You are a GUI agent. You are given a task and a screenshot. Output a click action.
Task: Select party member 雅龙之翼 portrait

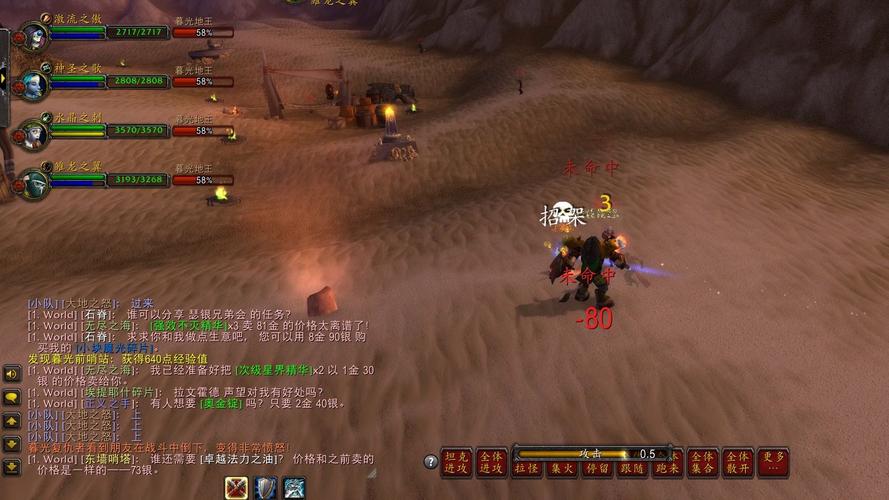point(33,182)
